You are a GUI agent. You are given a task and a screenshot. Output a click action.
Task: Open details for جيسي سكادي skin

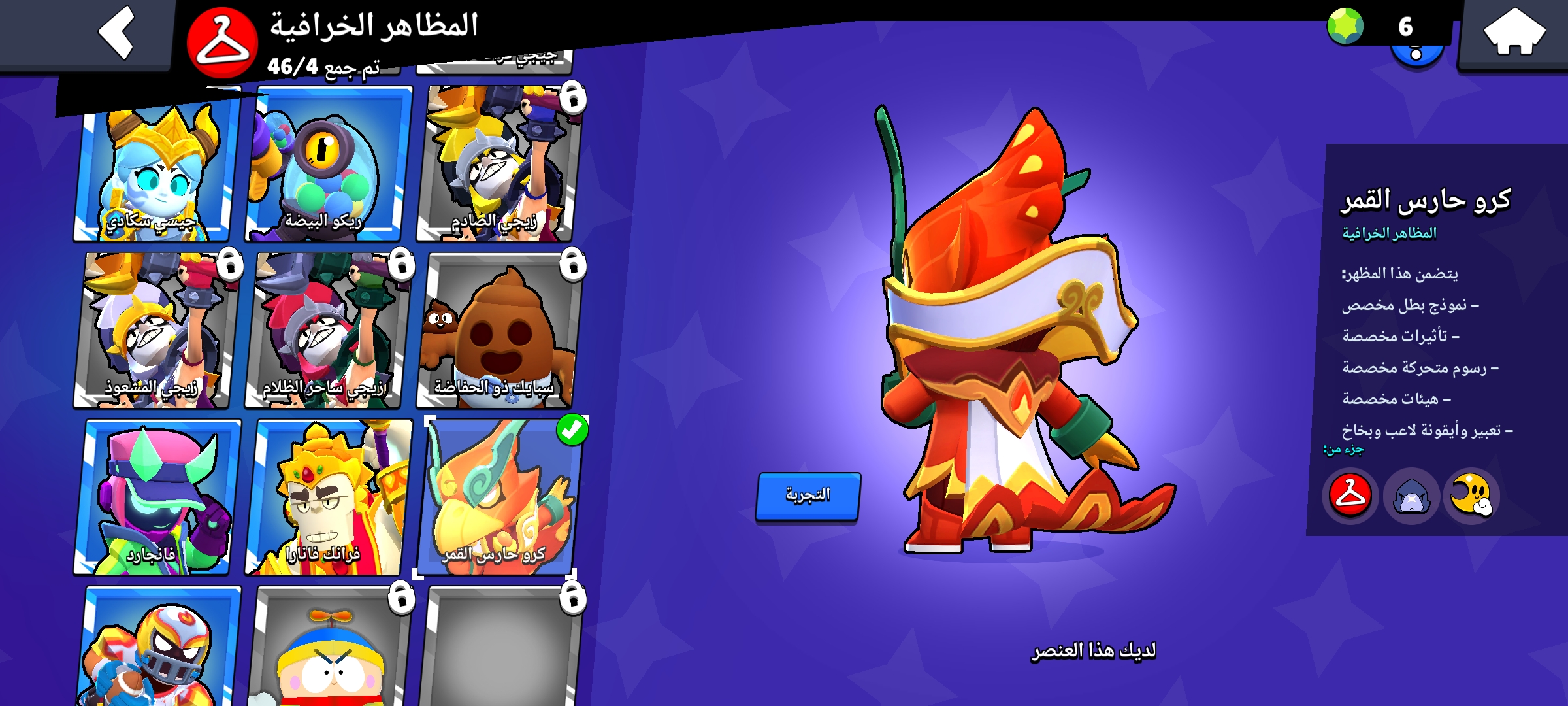point(153,167)
